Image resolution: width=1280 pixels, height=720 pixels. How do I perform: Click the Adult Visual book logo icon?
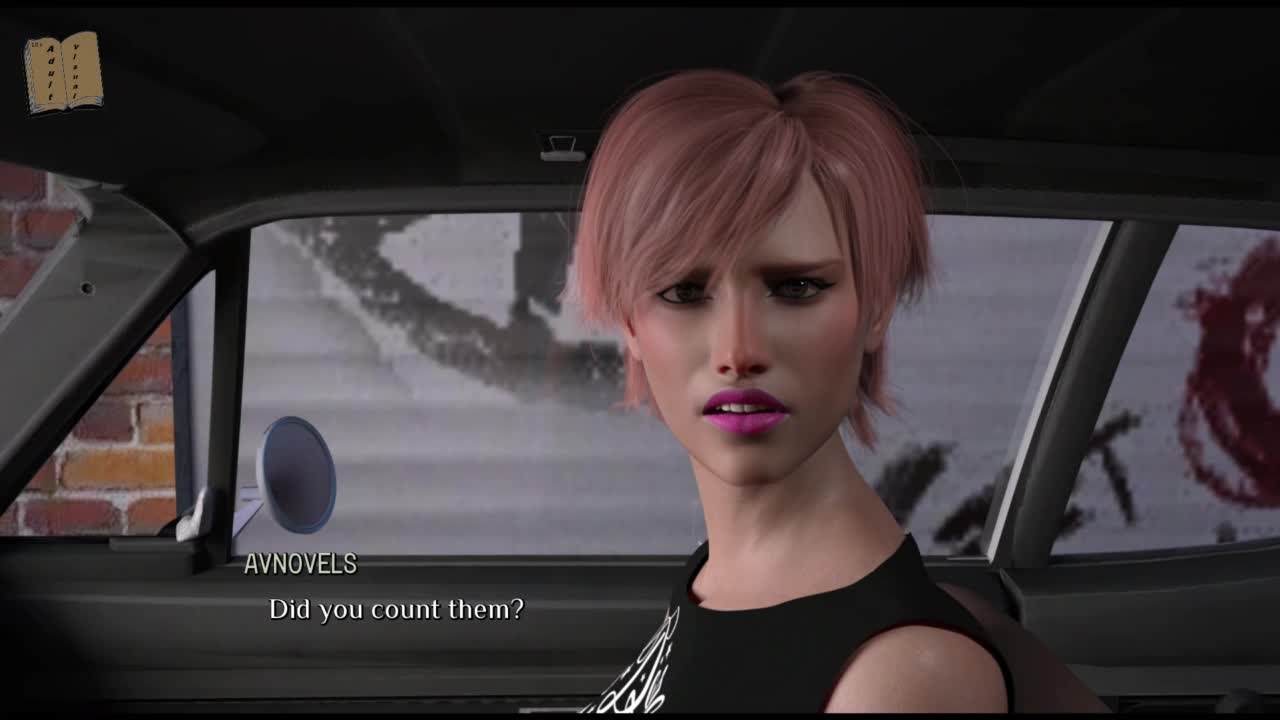pos(63,72)
